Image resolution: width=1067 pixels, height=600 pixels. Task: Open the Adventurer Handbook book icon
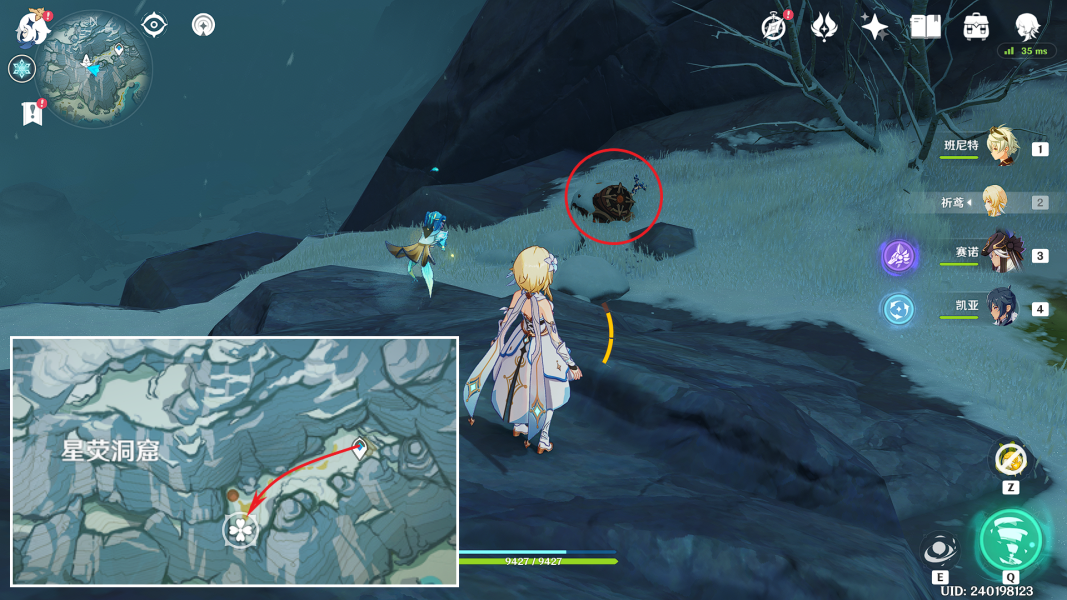(926, 27)
